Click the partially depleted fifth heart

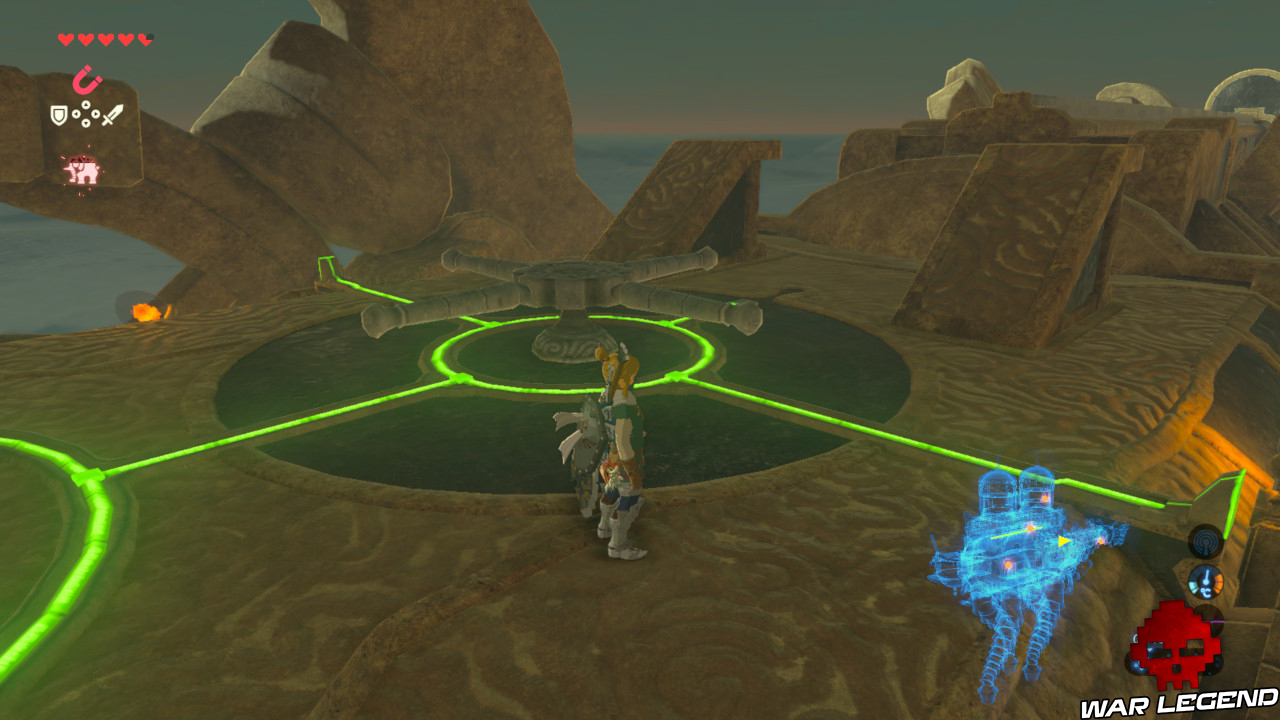[146, 38]
